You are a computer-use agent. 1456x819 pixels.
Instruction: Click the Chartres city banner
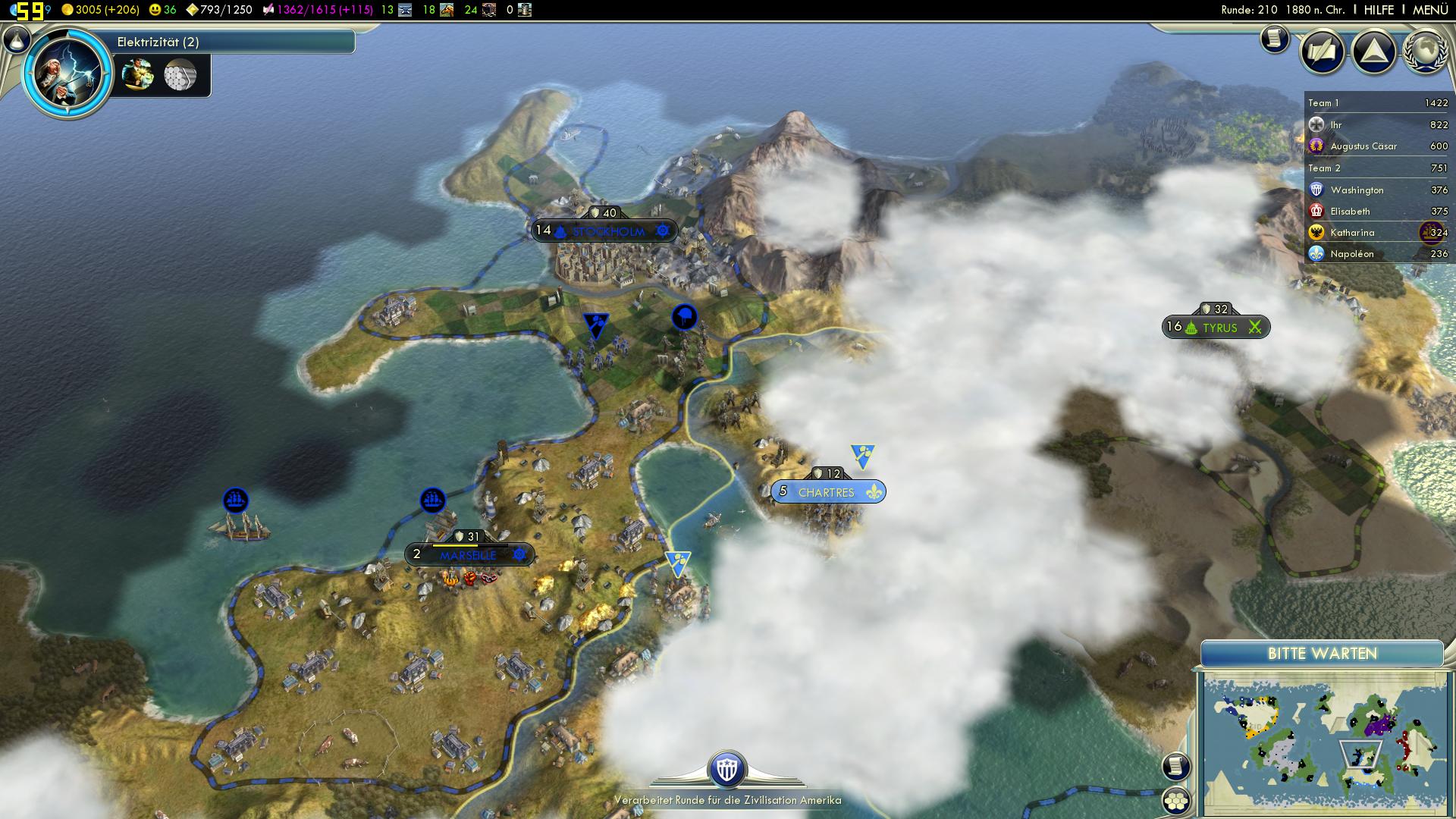coord(827,492)
